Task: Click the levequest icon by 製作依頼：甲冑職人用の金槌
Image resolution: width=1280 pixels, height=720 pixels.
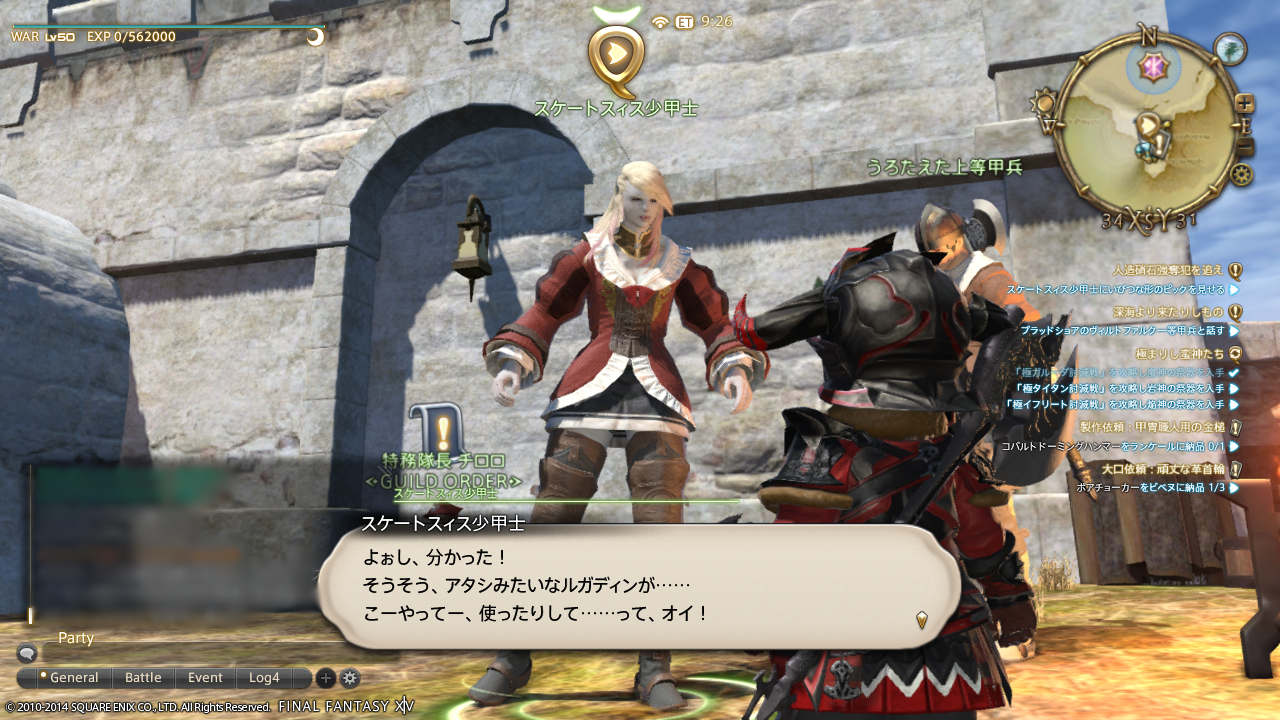Action: pos(1235,426)
